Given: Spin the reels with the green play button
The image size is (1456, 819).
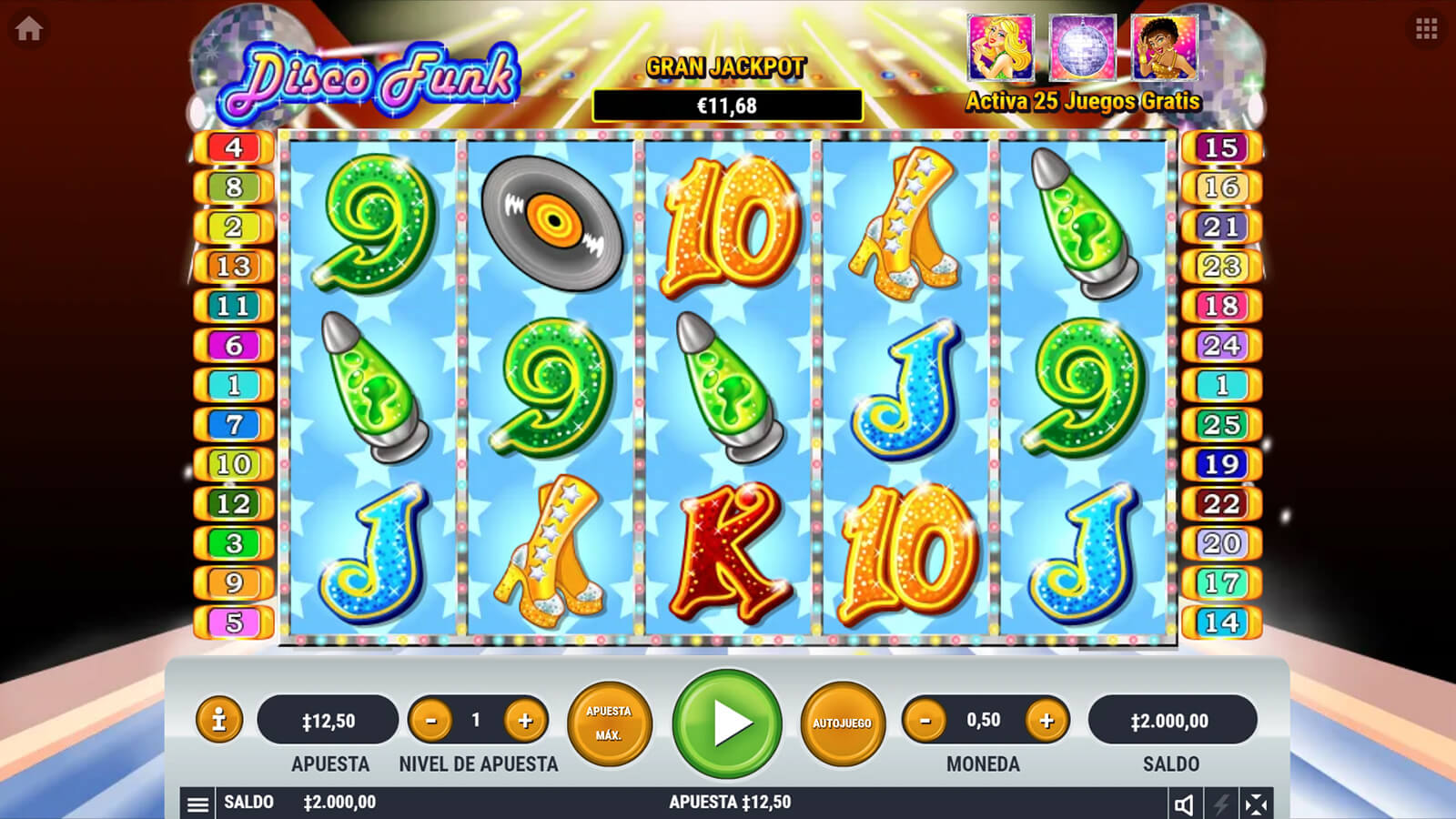Looking at the screenshot, I should click(x=727, y=723).
